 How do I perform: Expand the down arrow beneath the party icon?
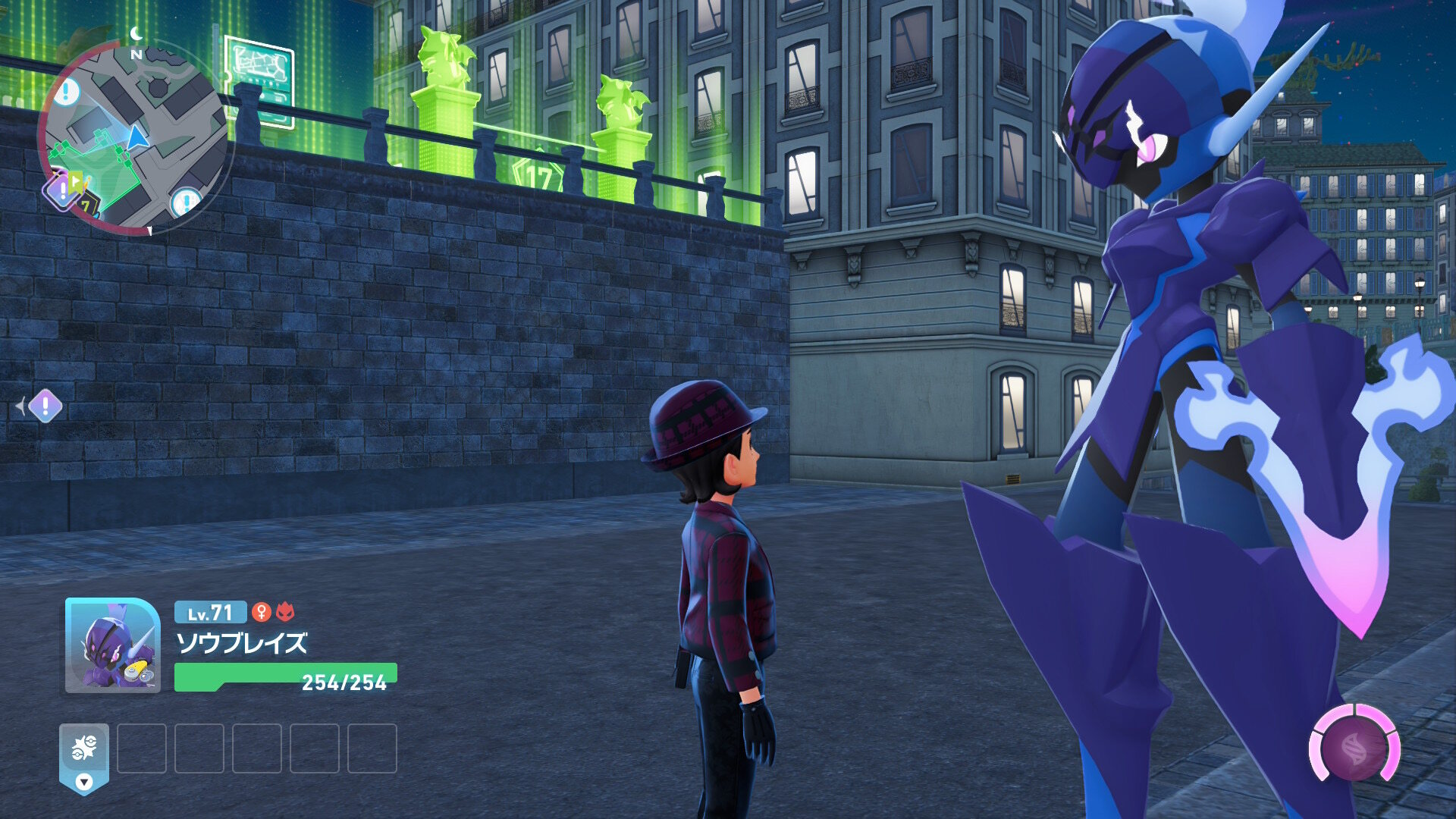[x=84, y=782]
